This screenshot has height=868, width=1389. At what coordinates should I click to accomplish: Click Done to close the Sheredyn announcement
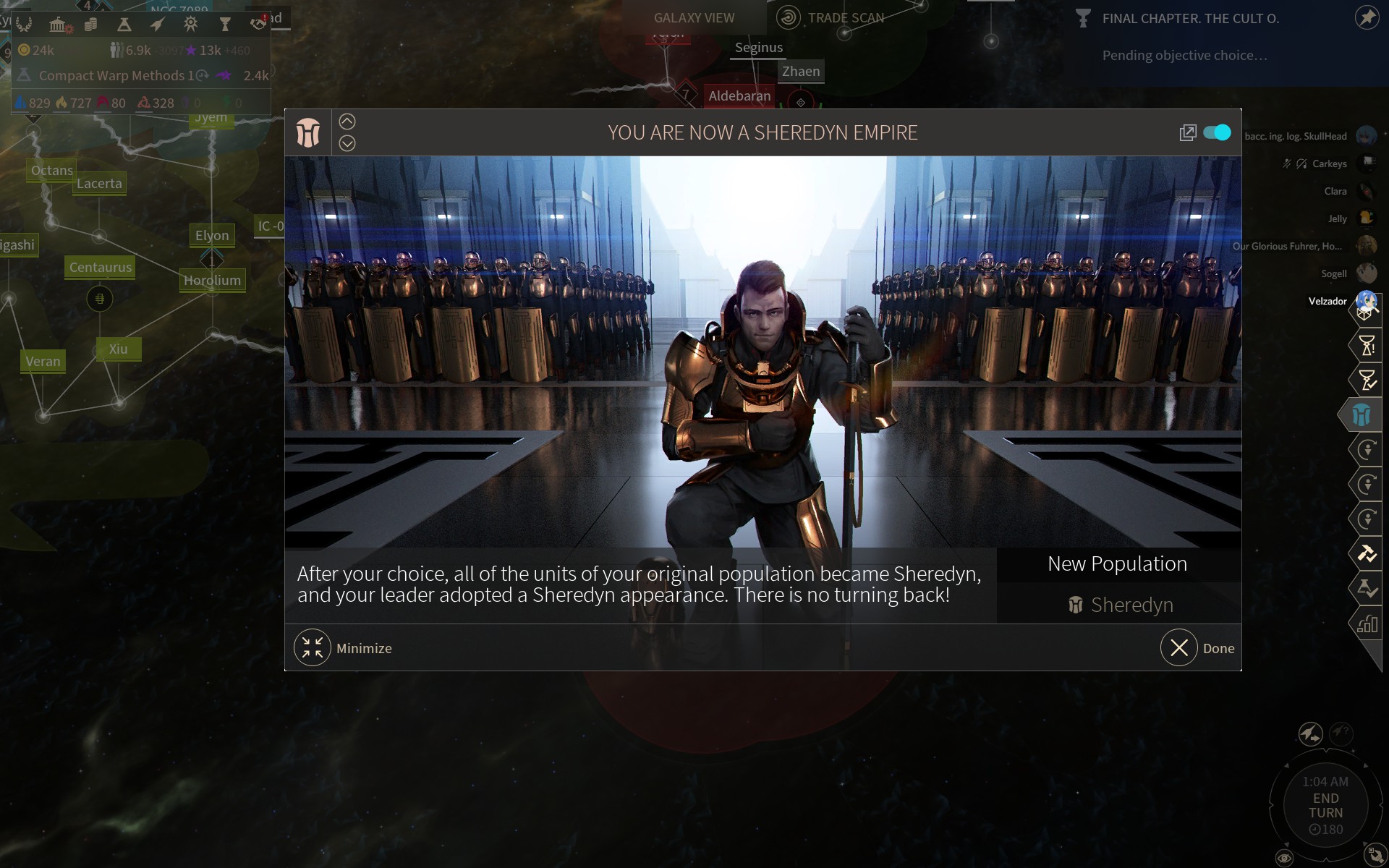click(x=1198, y=647)
